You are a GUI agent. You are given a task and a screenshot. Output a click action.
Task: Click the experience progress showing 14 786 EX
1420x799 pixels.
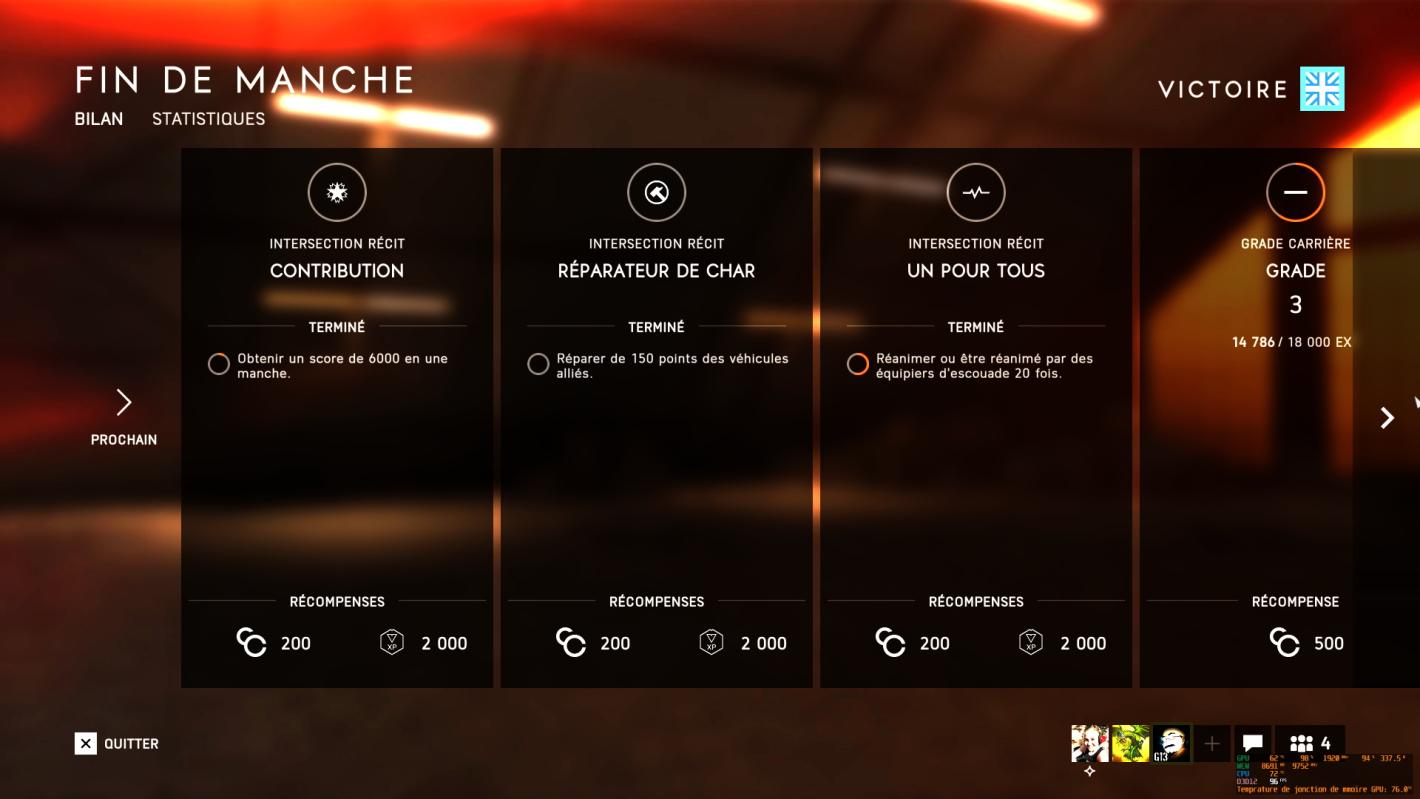point(1293,341)
